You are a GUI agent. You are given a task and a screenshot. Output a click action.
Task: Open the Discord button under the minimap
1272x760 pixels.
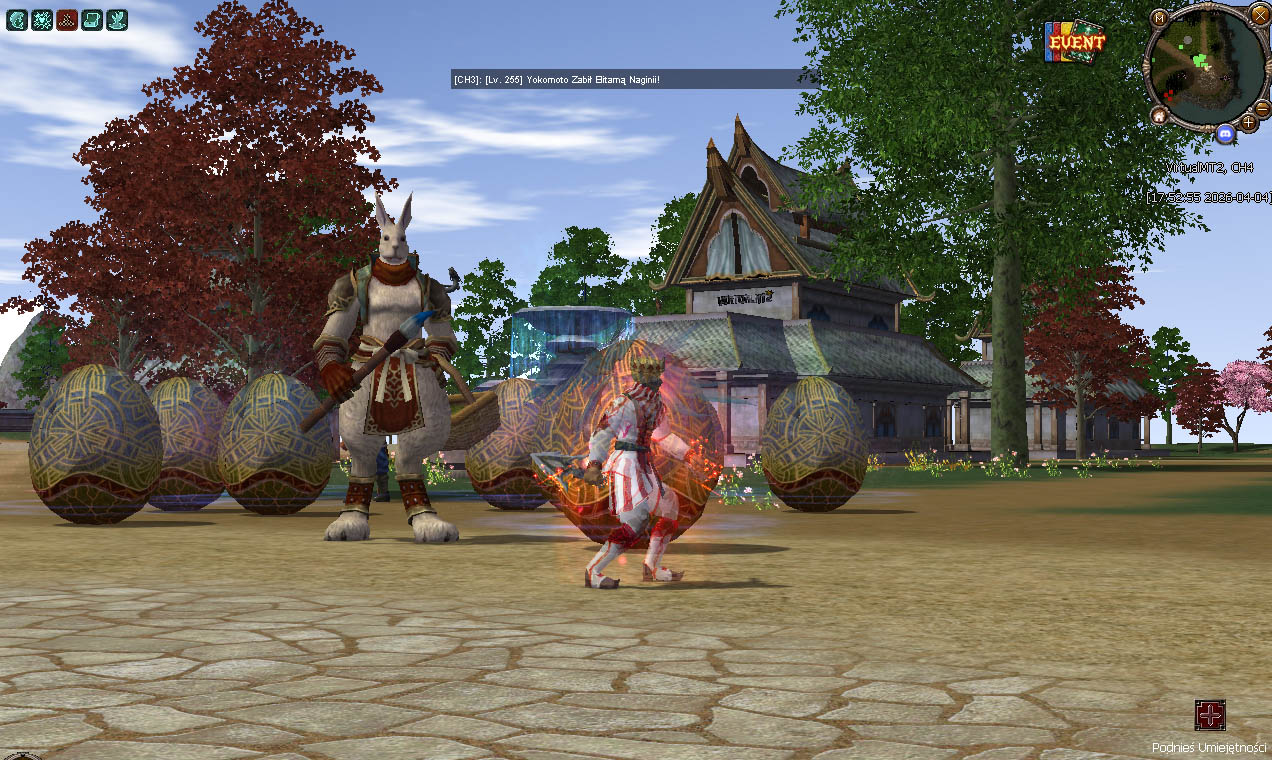click(x=1225, y=133)
